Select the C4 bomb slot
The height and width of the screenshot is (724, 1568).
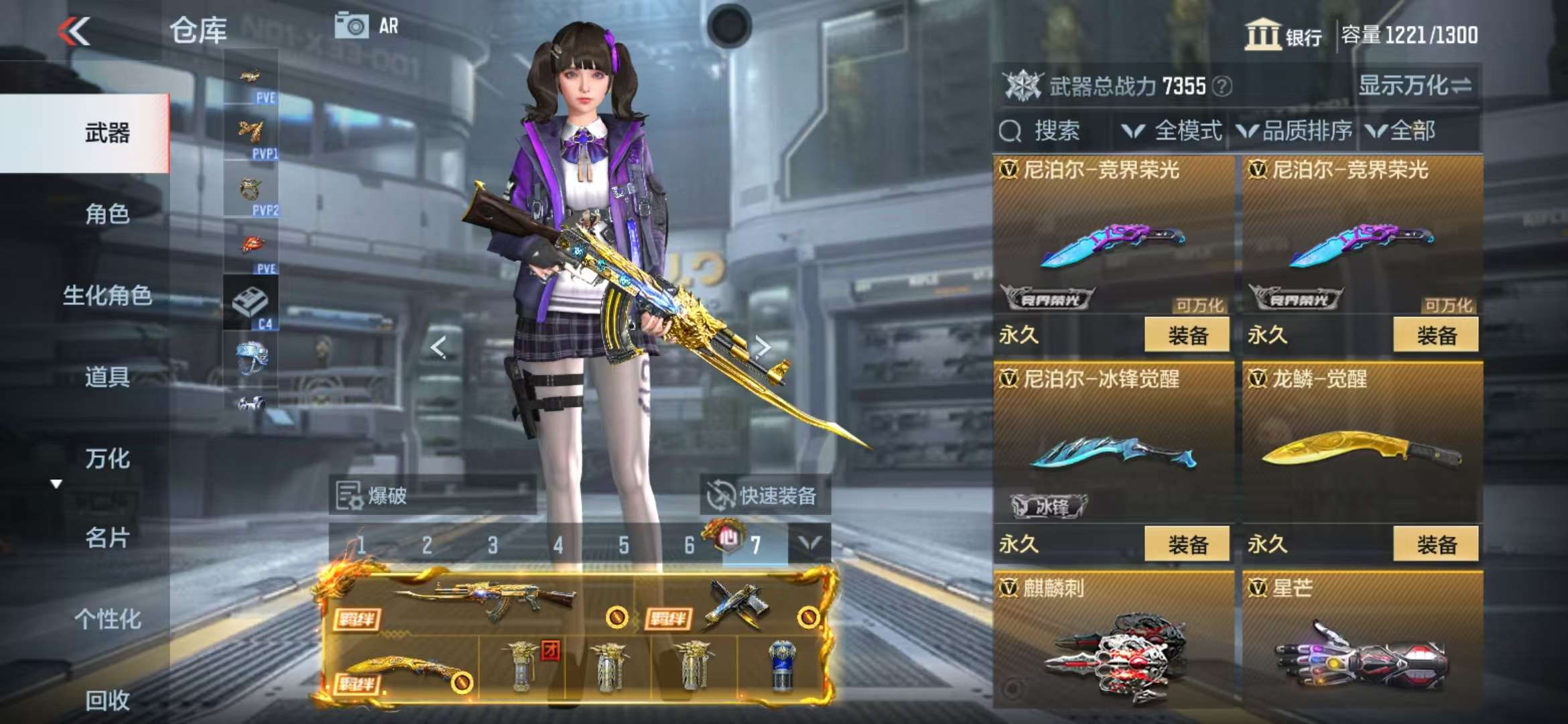click(251, 303)
